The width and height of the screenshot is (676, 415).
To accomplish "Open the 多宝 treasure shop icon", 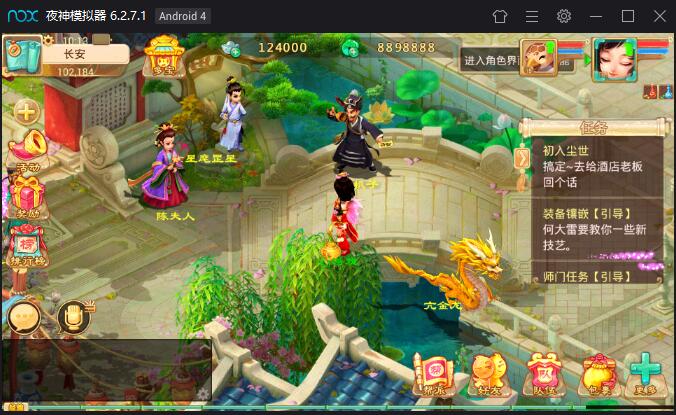I will [x=163, y=56].
